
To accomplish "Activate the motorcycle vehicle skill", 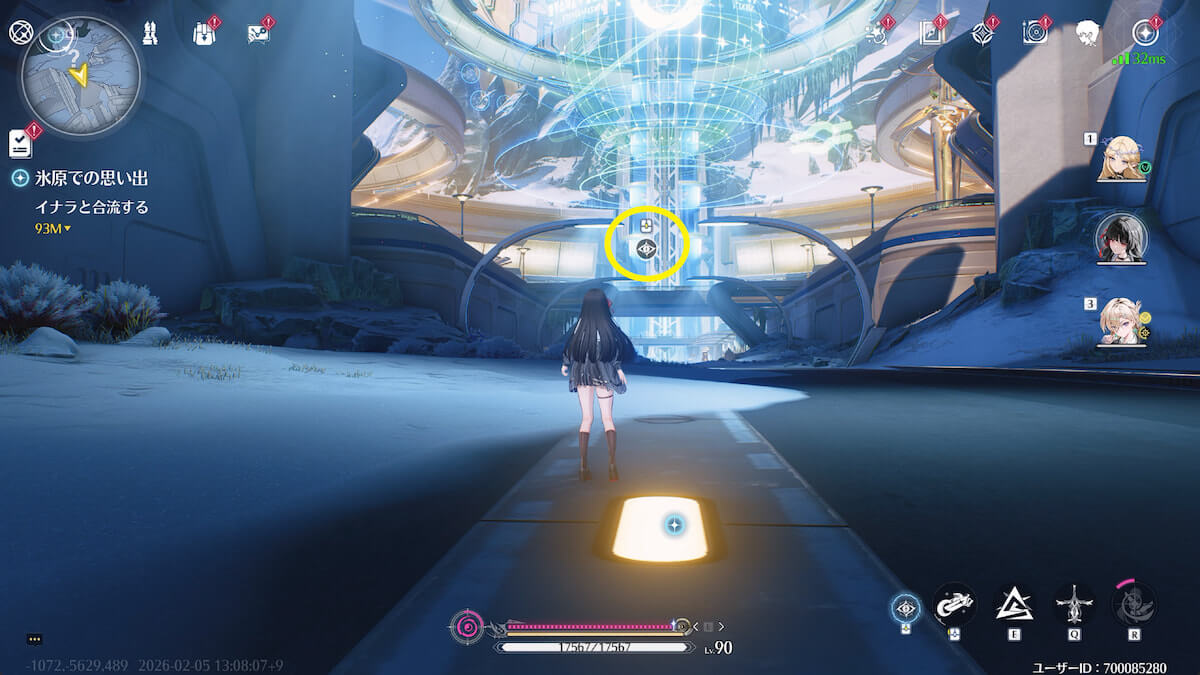I will point(954,603).
